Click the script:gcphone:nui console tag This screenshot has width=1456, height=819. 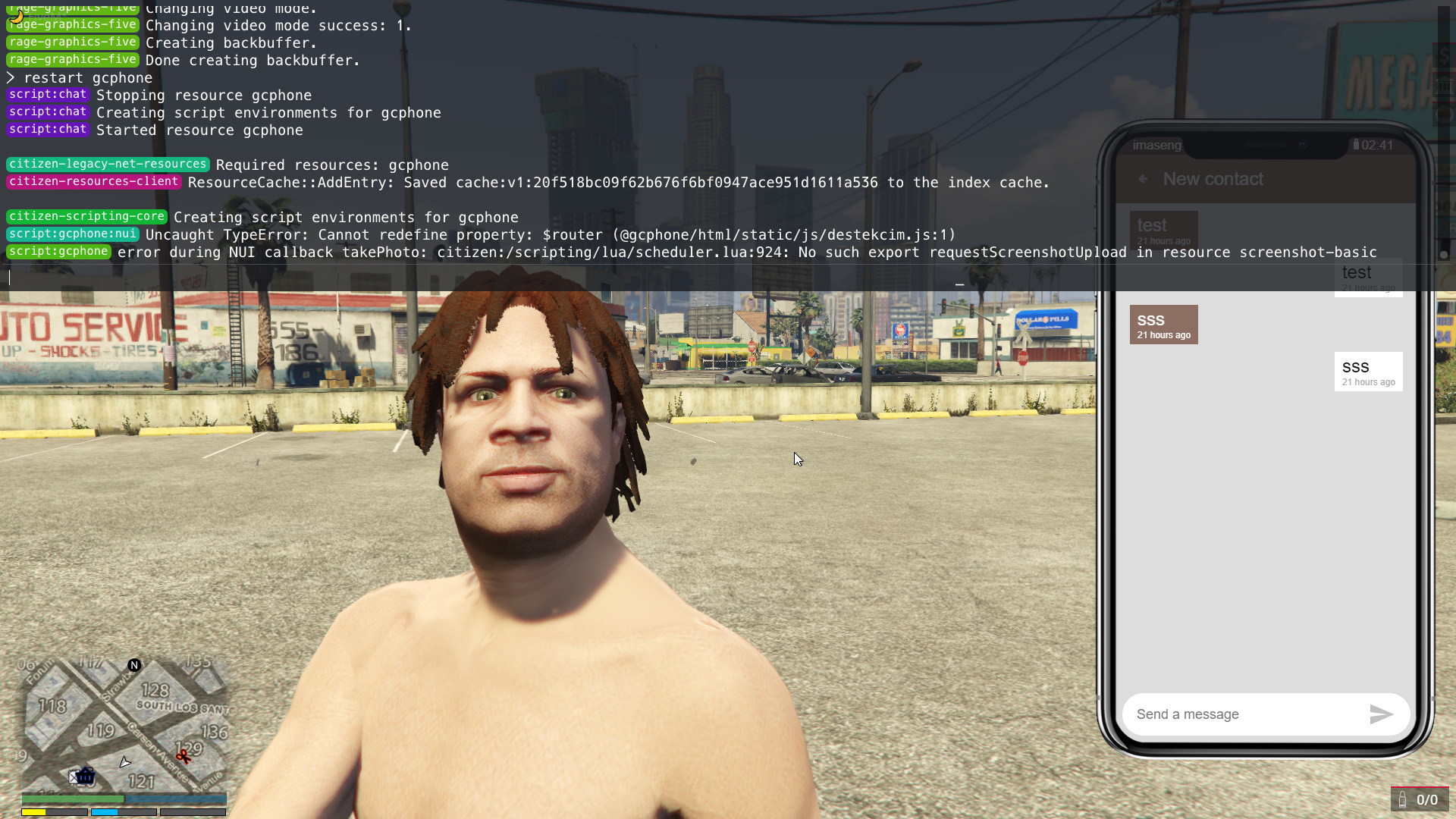[x=73, y=234]
